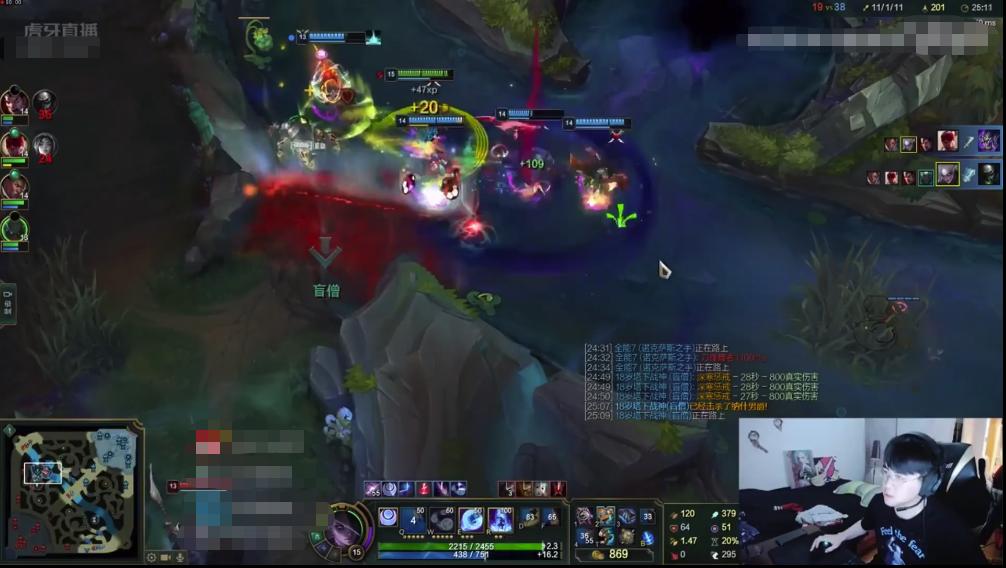The height and width of the screenshot is (568, 1006).
Task: Select the boots item in slot 2
Action: (605, 516)
